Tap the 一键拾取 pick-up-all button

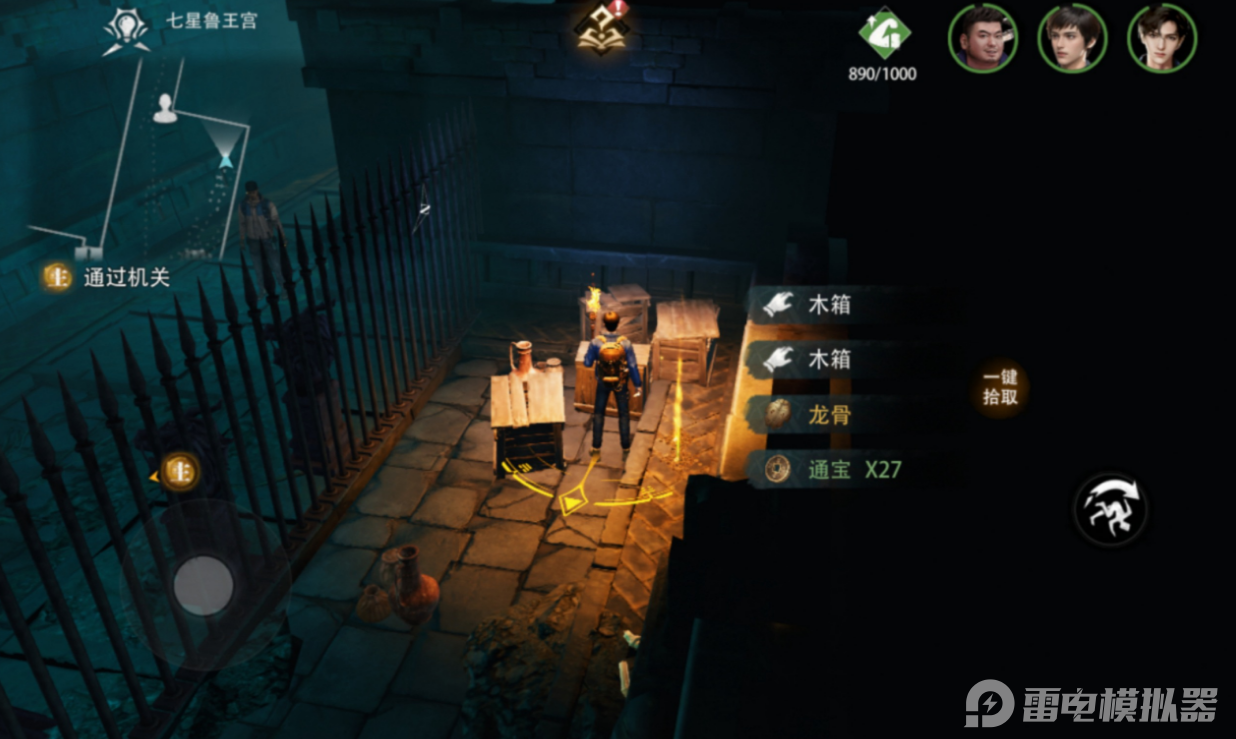tap(1000, 387)
